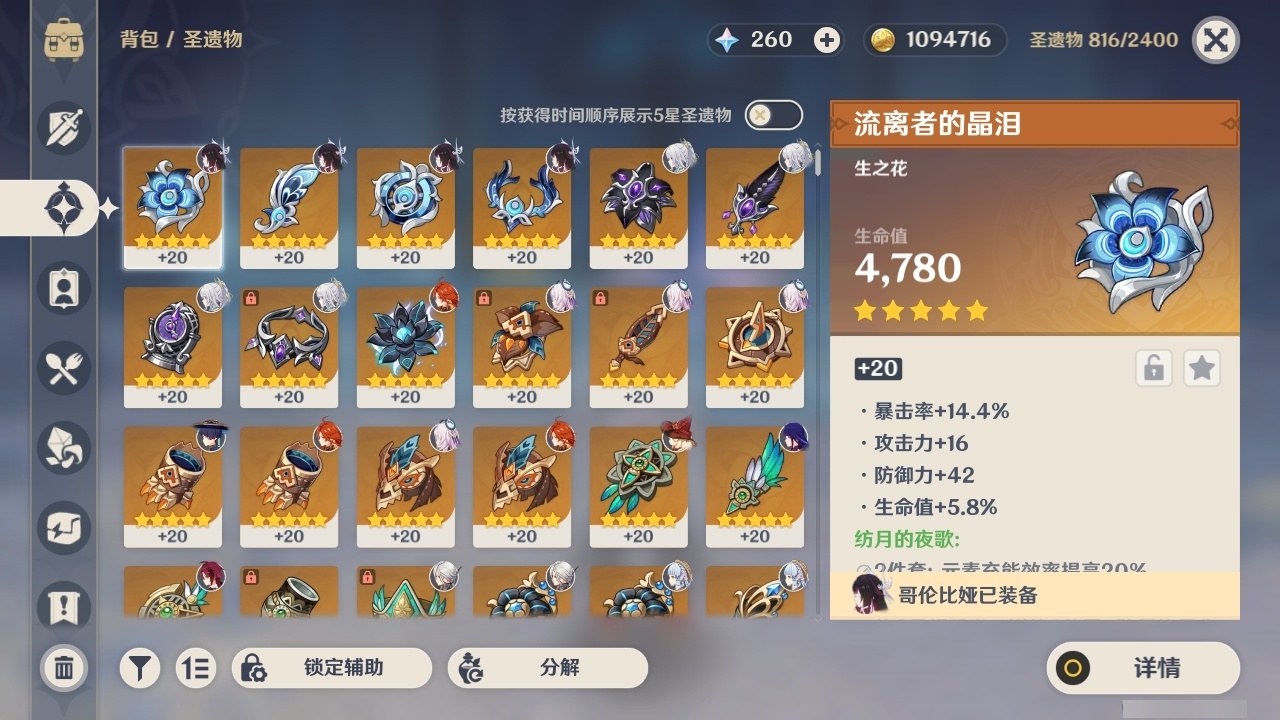Open artifact filter options (funnel icon)

pyautogui.click(x=140, y=668)
